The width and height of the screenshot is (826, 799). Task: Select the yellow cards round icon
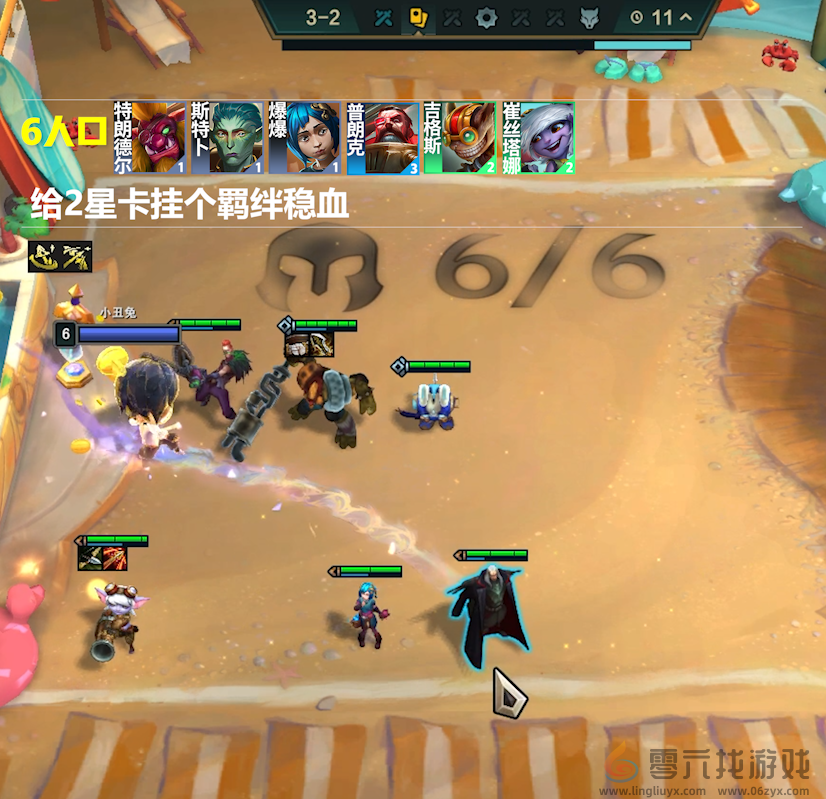[x=418, y=17]
